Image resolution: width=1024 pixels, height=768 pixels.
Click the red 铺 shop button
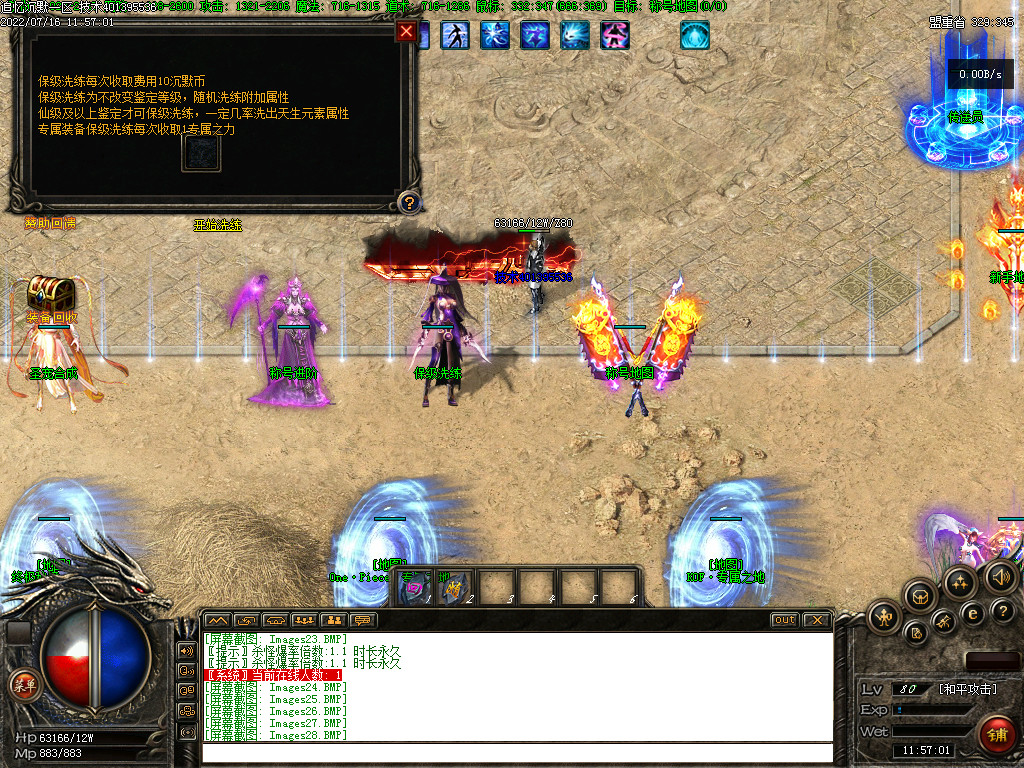tap(996, 732)
